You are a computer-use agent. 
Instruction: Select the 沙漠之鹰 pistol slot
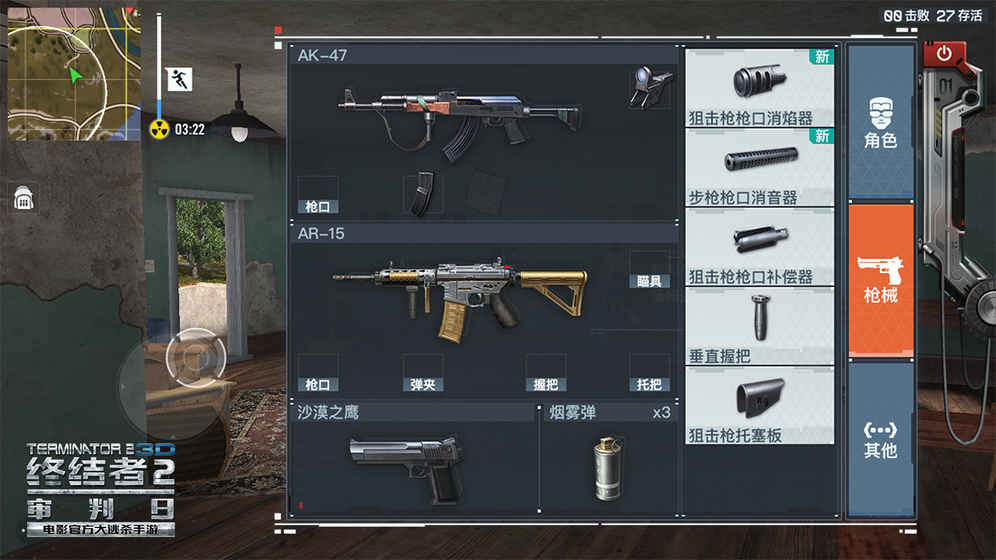410,467
